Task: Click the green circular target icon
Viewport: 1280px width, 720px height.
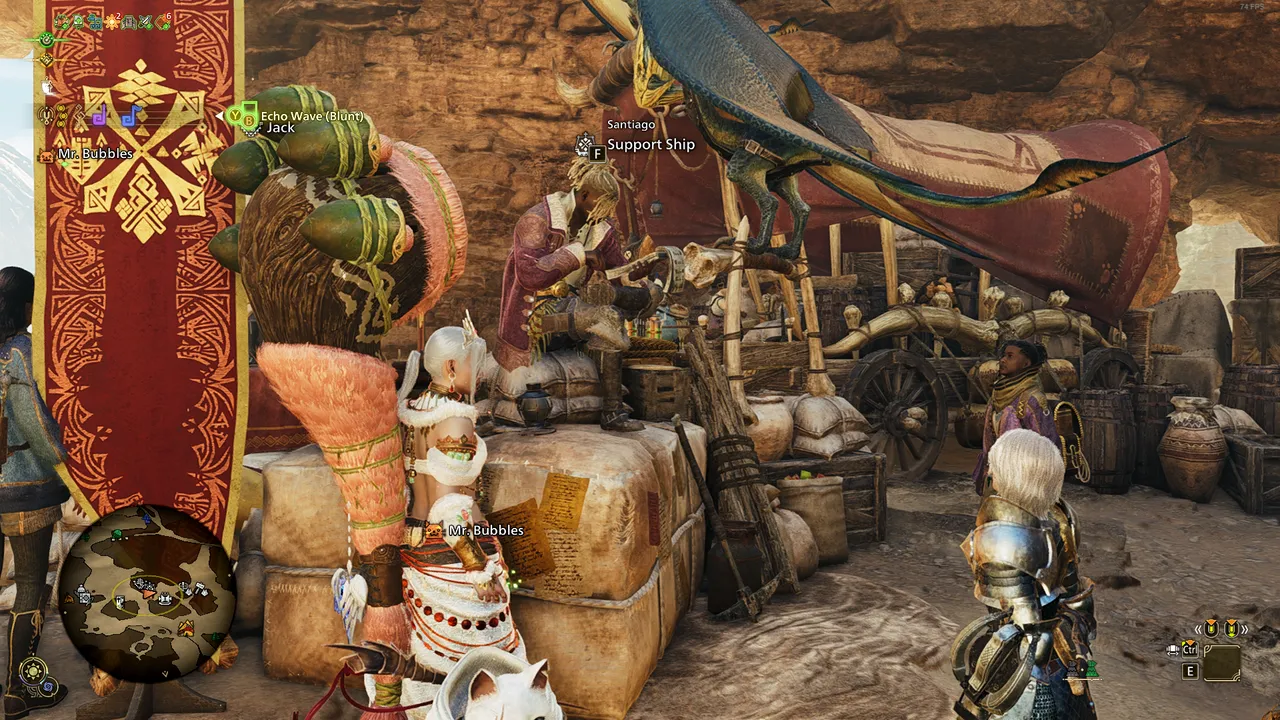Action: [46, 40]
